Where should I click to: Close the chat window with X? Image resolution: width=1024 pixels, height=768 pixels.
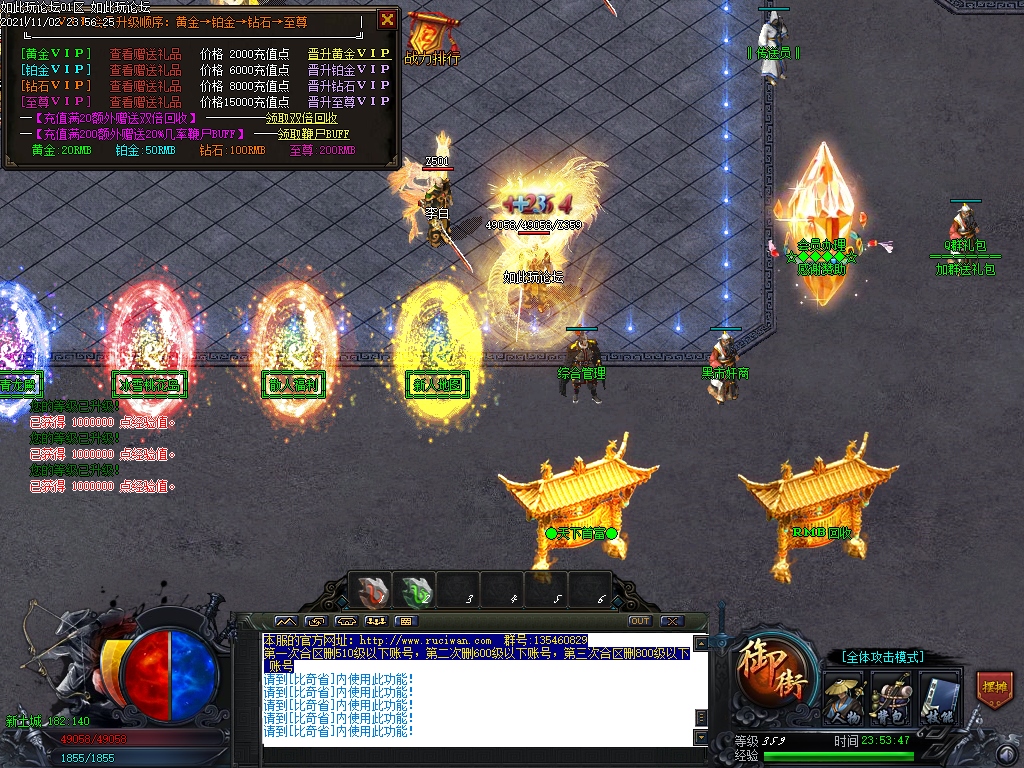[671, 621]
